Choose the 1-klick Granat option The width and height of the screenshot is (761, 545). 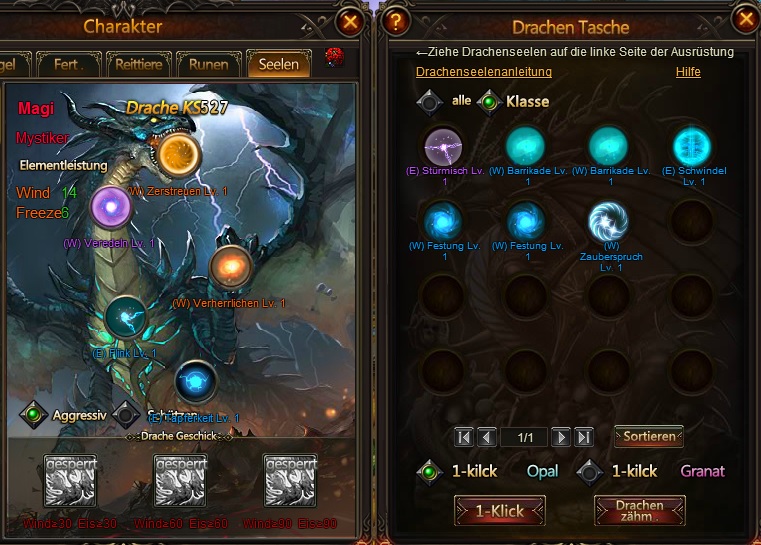[x=590, y=471]
